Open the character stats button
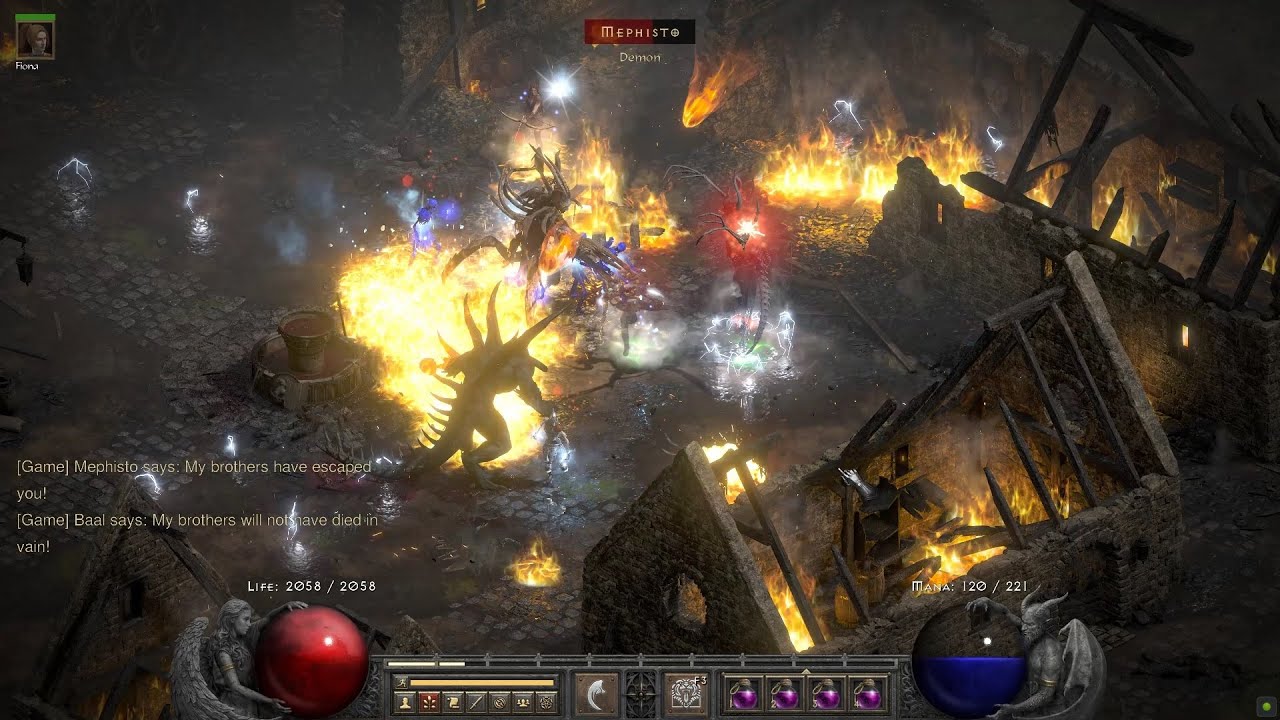Image resolution: width=1280 pixels, height=720 pixels. click(x=404, y=702)
